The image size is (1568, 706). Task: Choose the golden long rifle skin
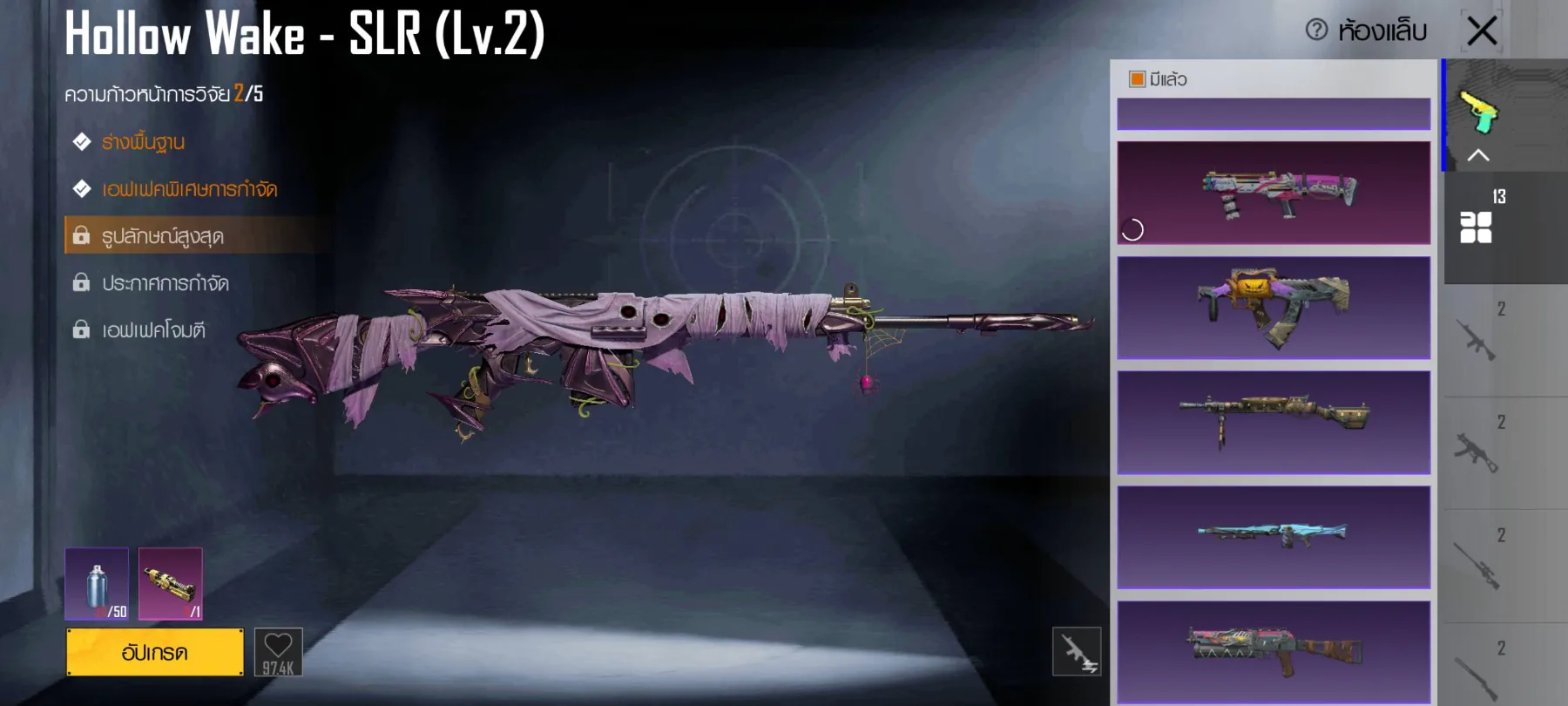1274,423
